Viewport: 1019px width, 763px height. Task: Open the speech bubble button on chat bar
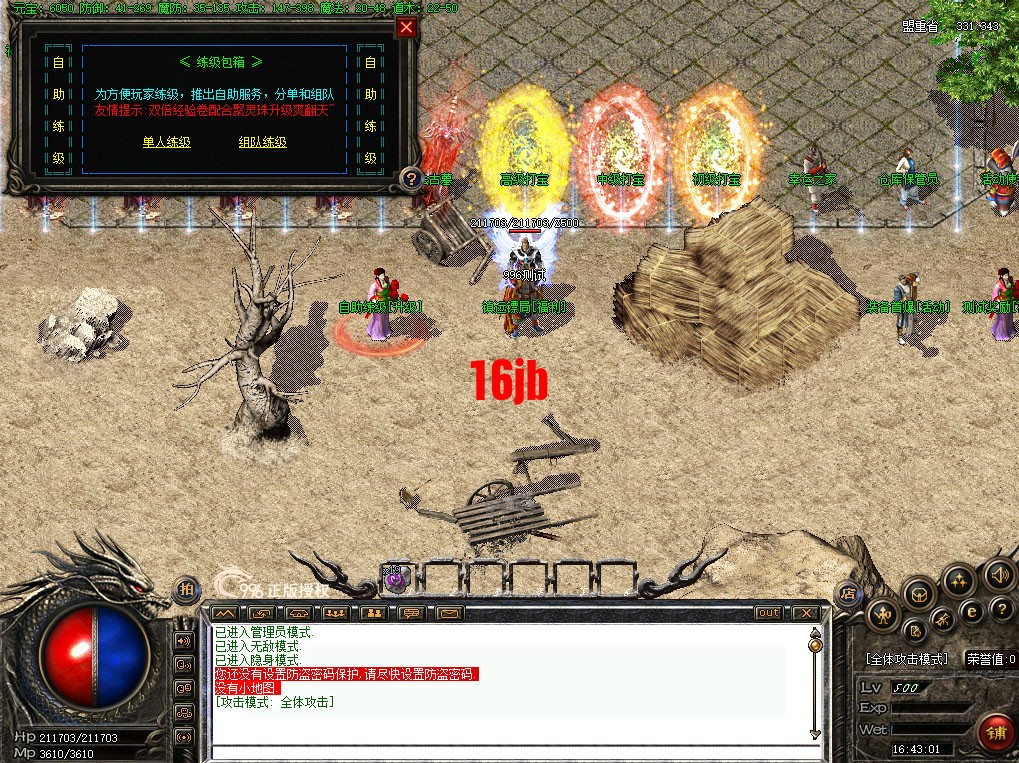pyautogui.click(x=411, y=612)
